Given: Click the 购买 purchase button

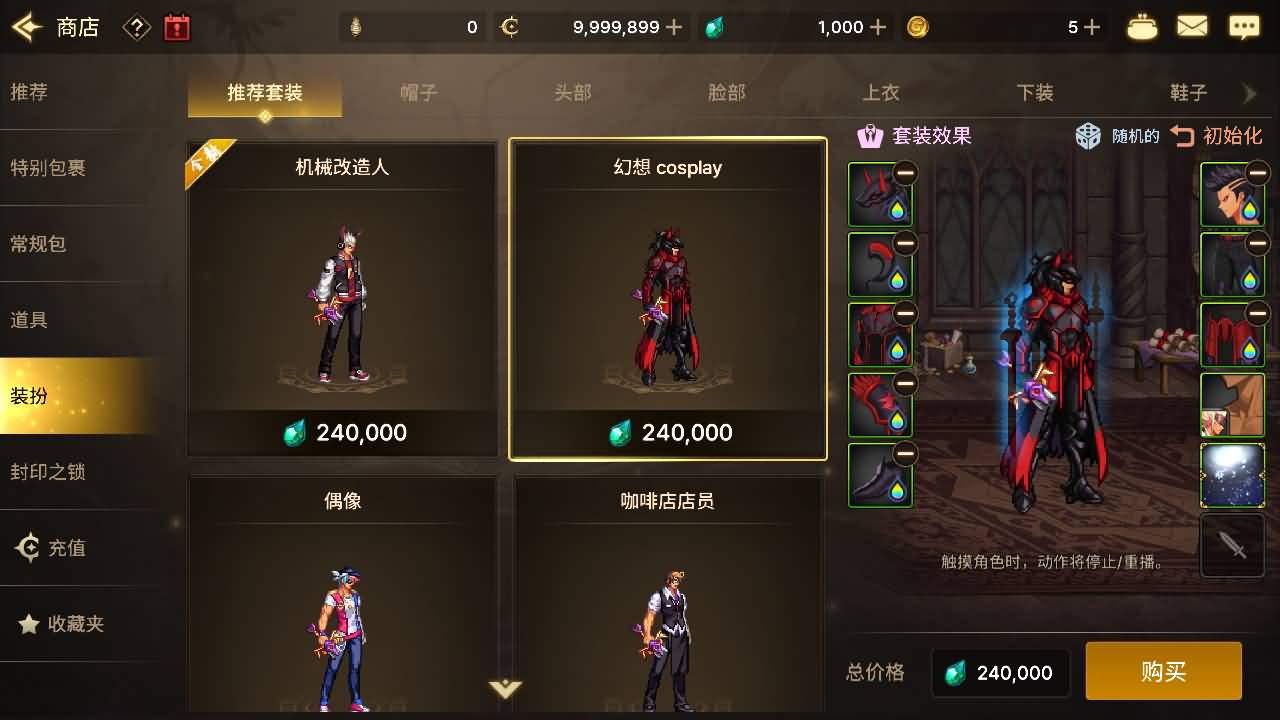Looking at the screenshot, I should (x=1163, y=671).
